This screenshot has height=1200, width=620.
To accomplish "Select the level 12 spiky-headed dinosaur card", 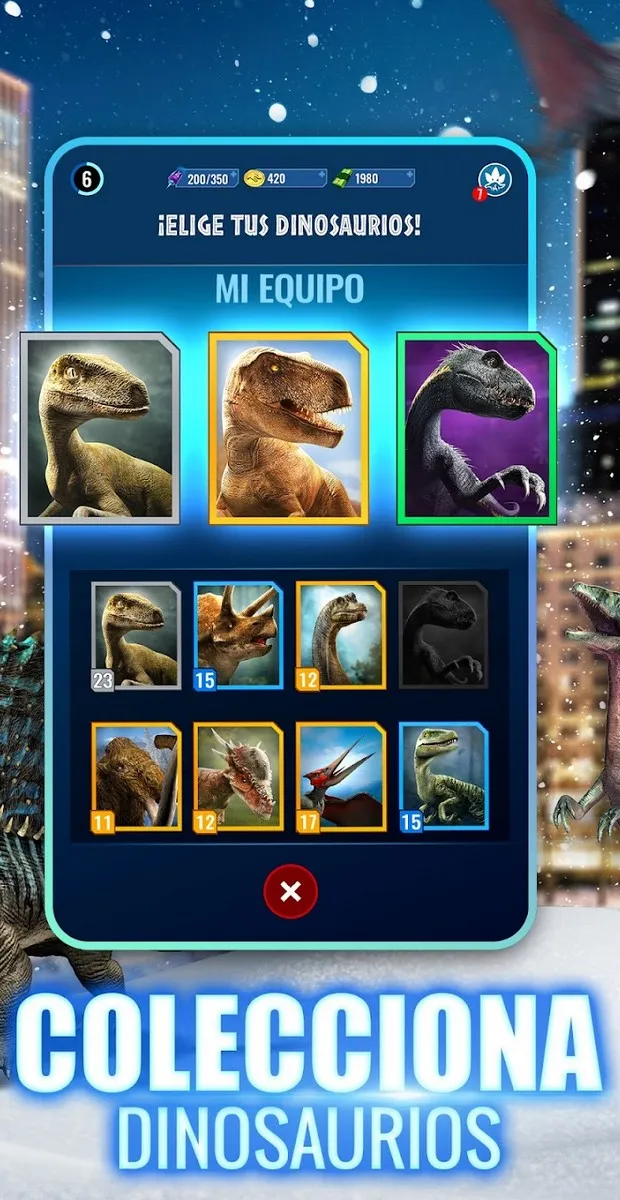I will pos(238,777).
